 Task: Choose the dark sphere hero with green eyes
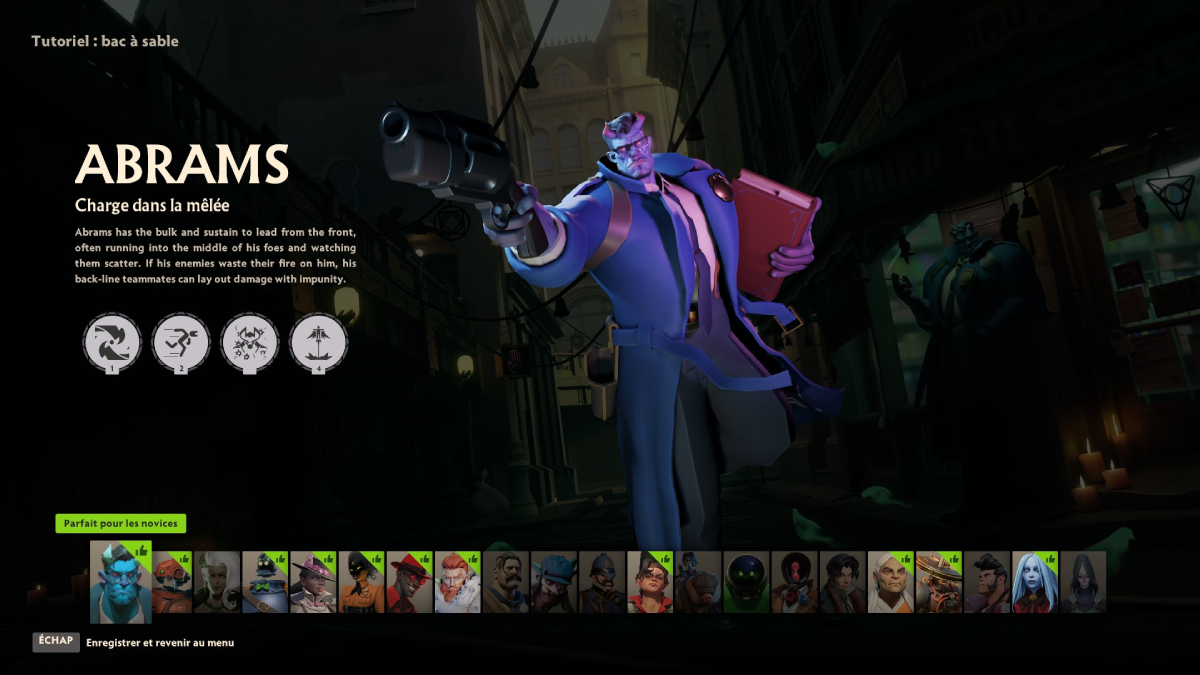(745, 582)
